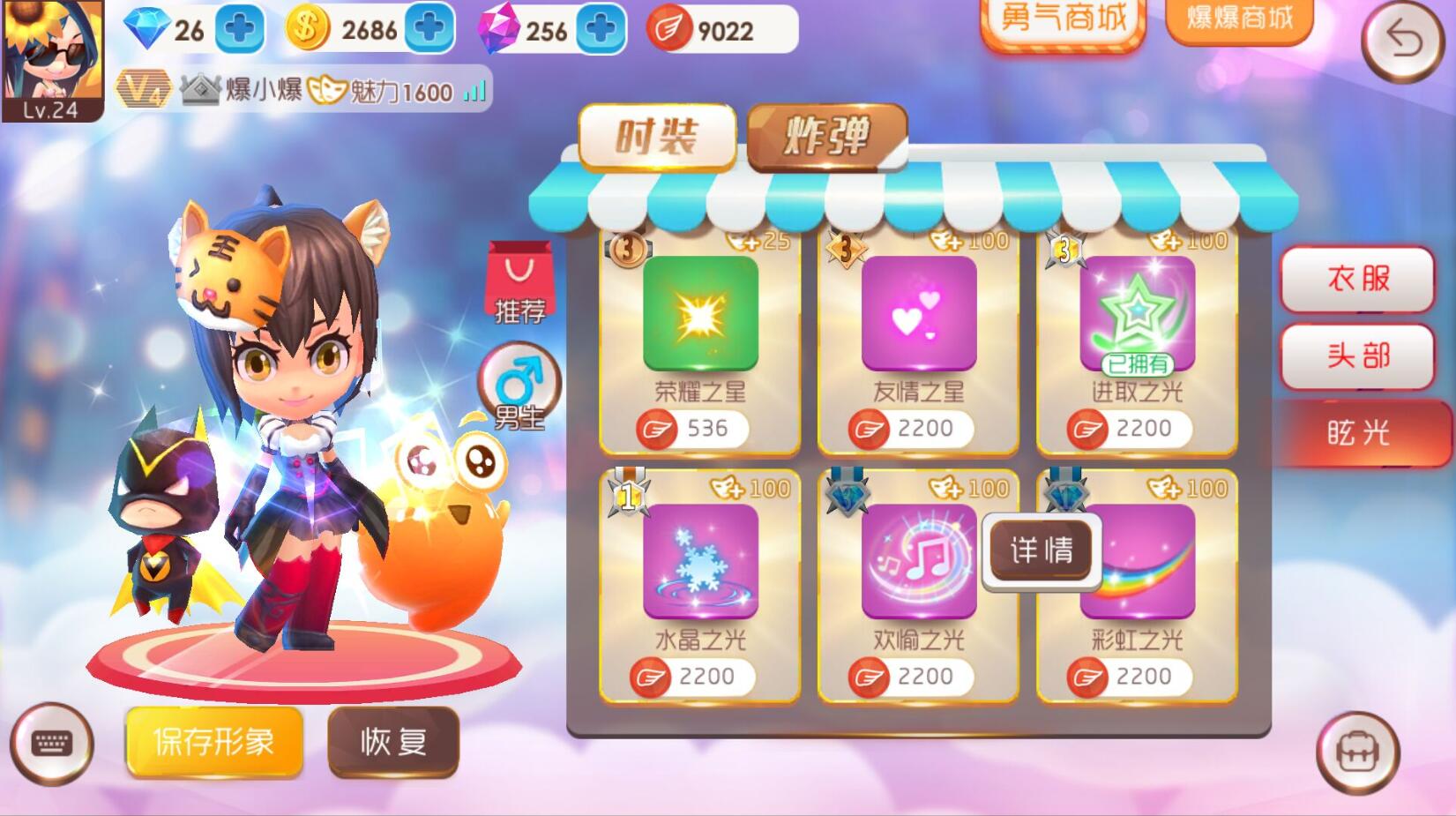The image size is (1456, 816).
Task: Choose the owned 进取之光 item
Action: click(x=1137, y=313)
